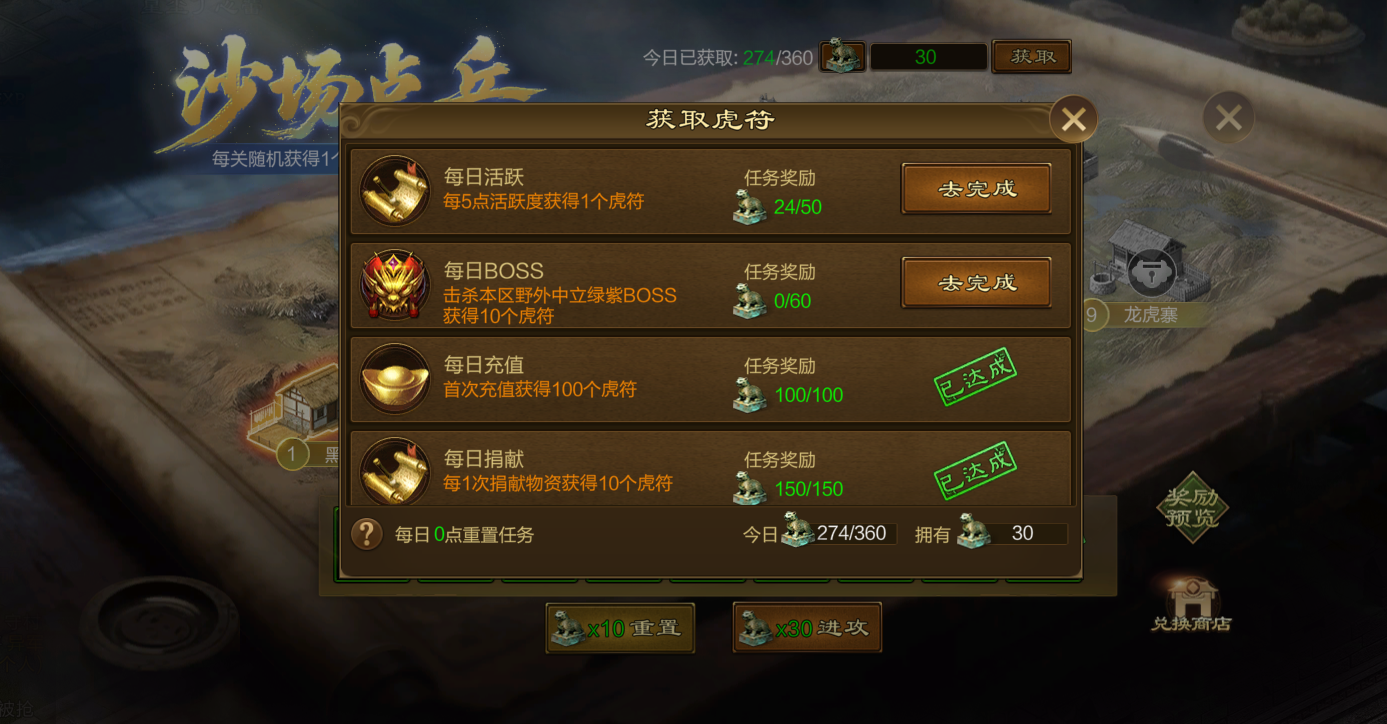This screenshot has height=724, width=1387.
Task: Click 去完成 for 每日活跃 task
Action: [975, 188]
